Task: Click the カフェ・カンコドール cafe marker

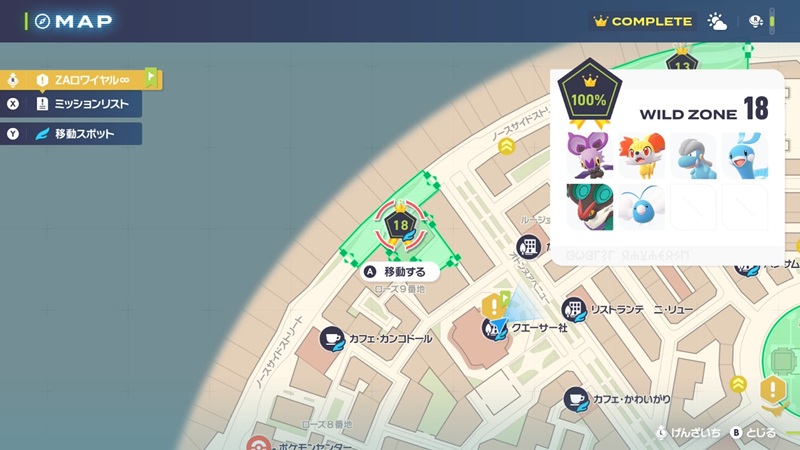Action: (x=332, y=339)
